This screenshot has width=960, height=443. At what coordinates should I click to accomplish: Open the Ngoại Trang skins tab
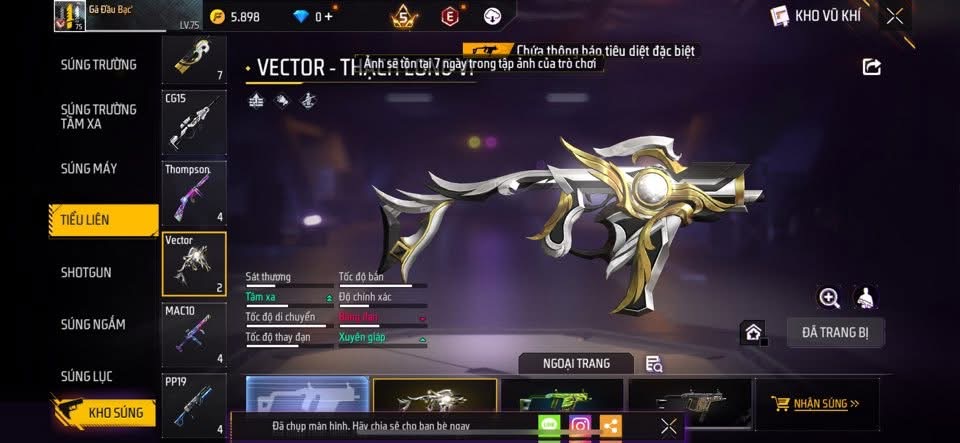(576, 363)
